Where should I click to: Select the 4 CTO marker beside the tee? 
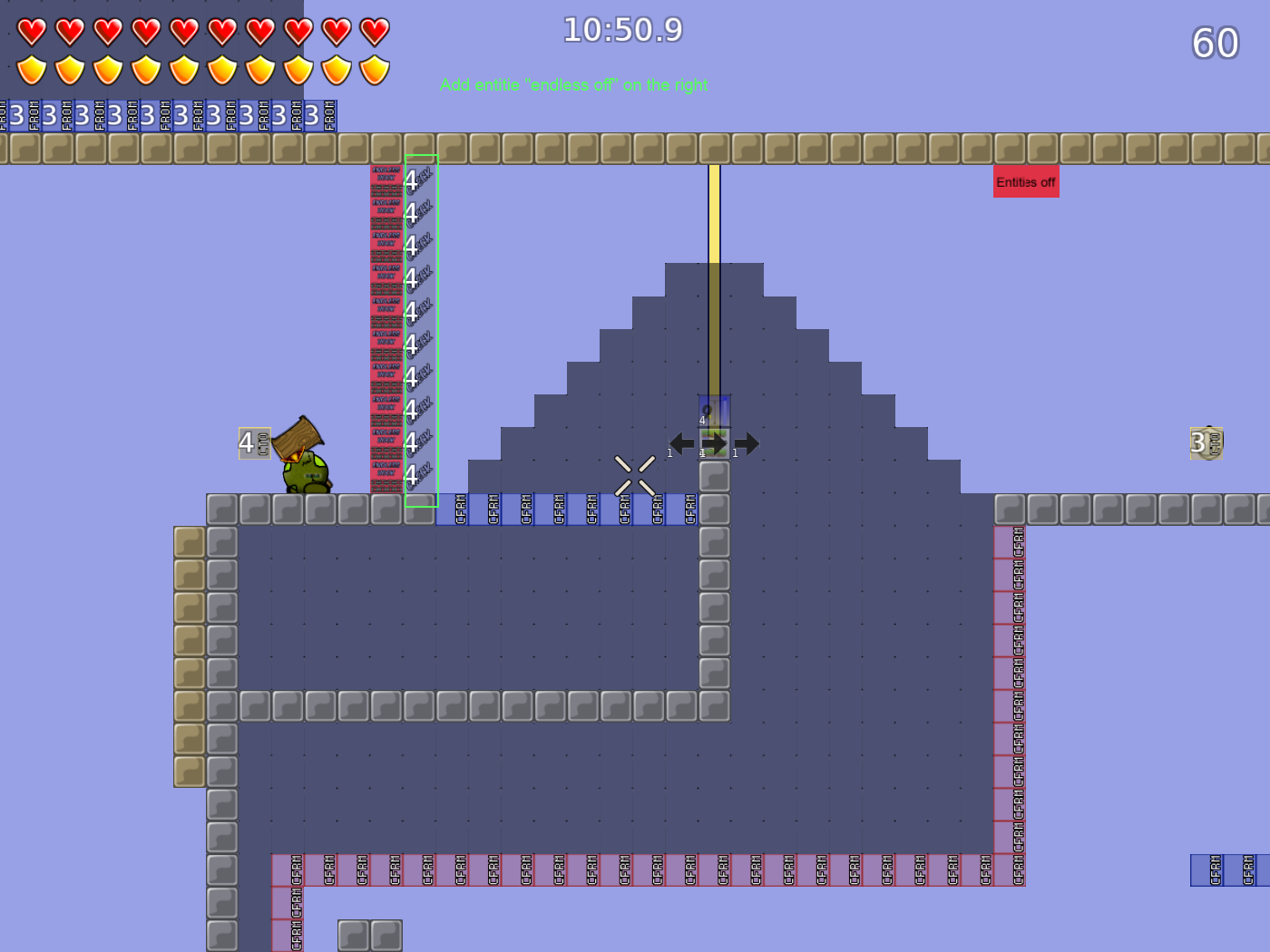[x=254, y=444]
